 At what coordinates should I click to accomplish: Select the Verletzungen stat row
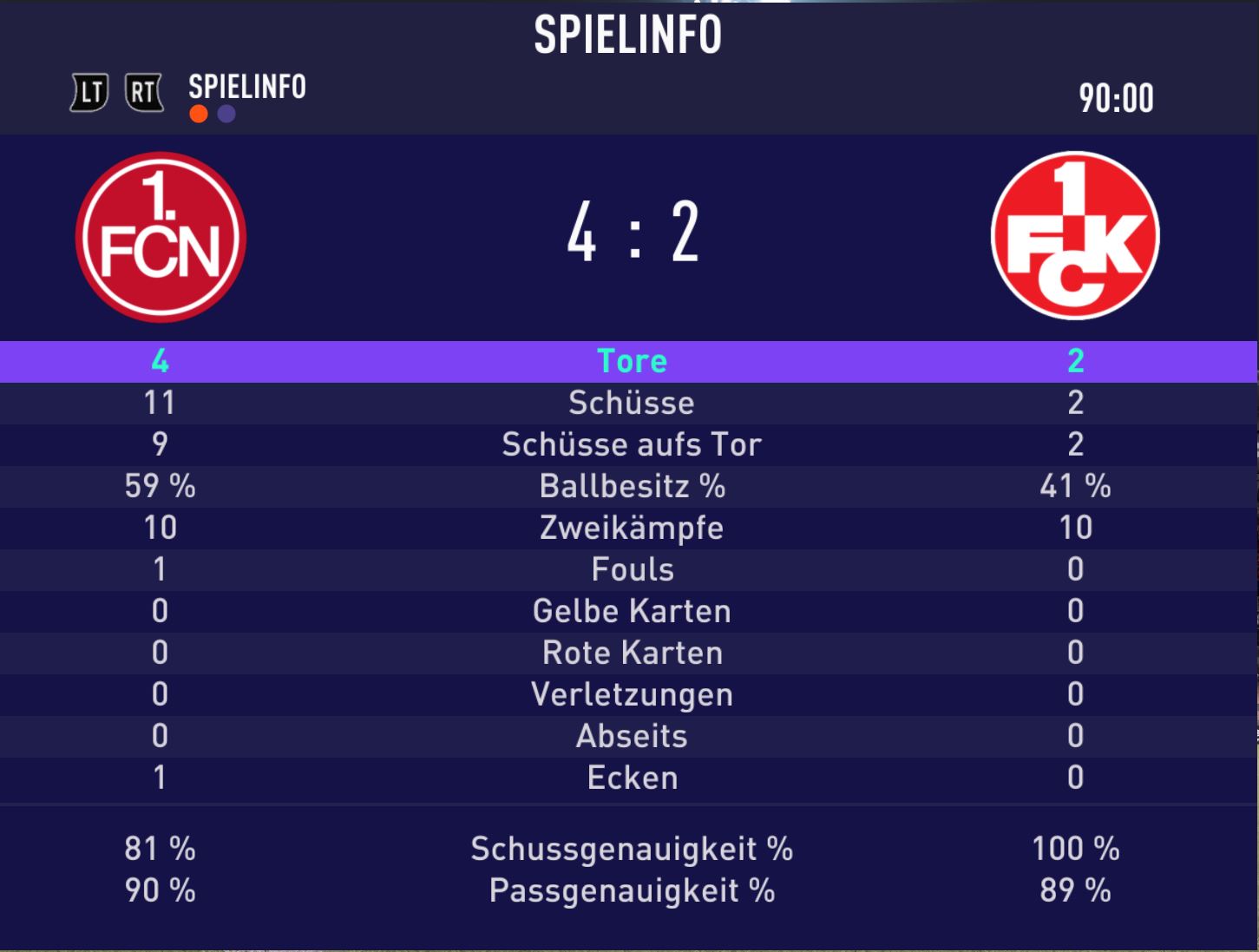[631, 694]
